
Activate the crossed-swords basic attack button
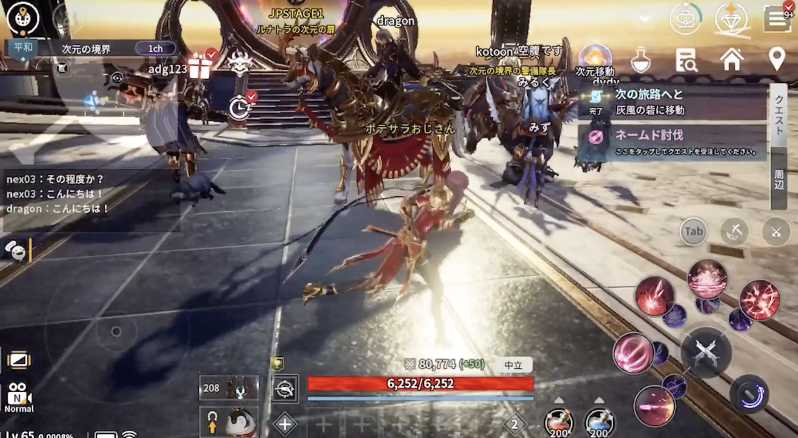click(706, 350)
